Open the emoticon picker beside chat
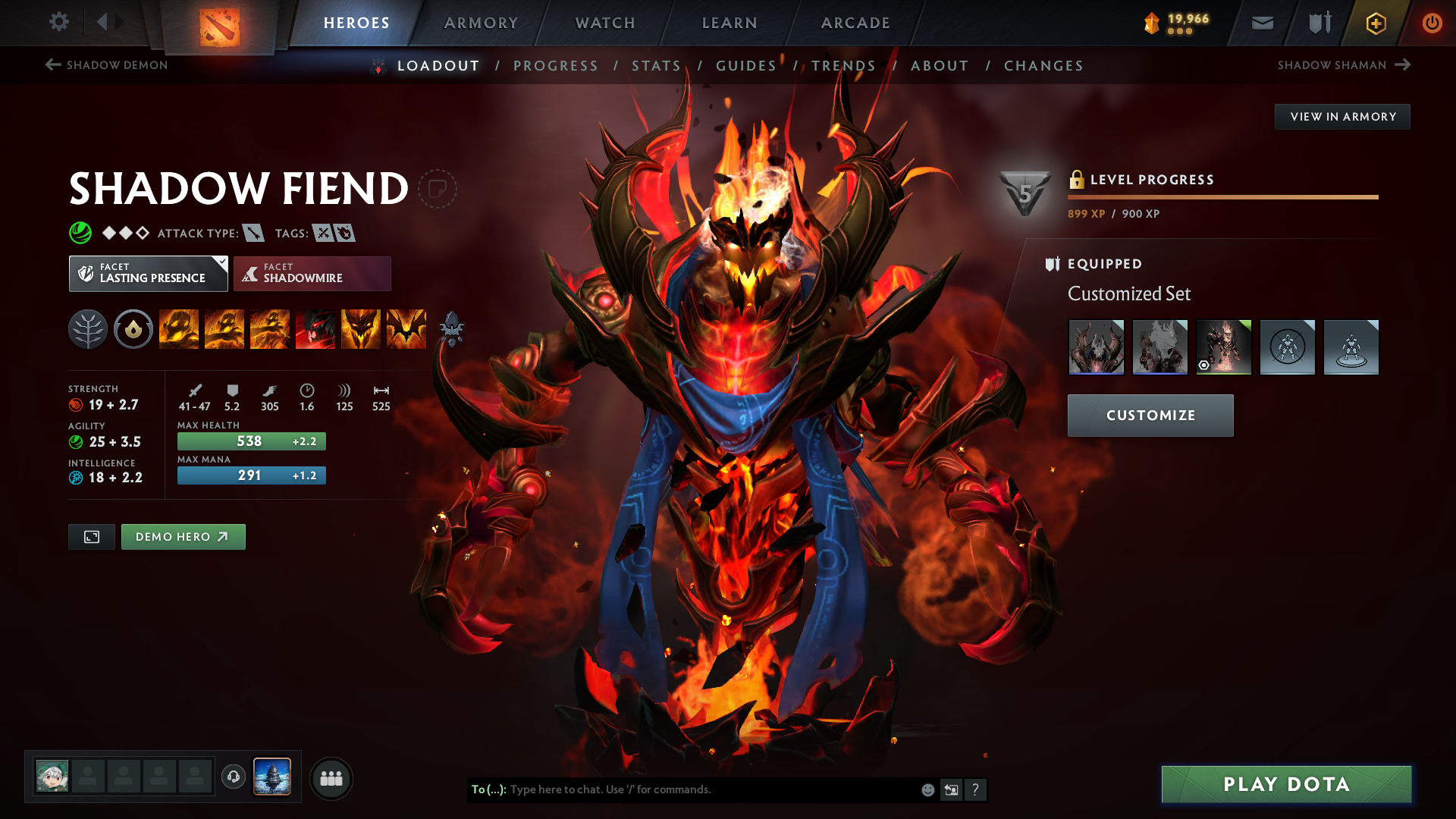The height and width of the screenshot is (819, 1456). coord(927,789)
